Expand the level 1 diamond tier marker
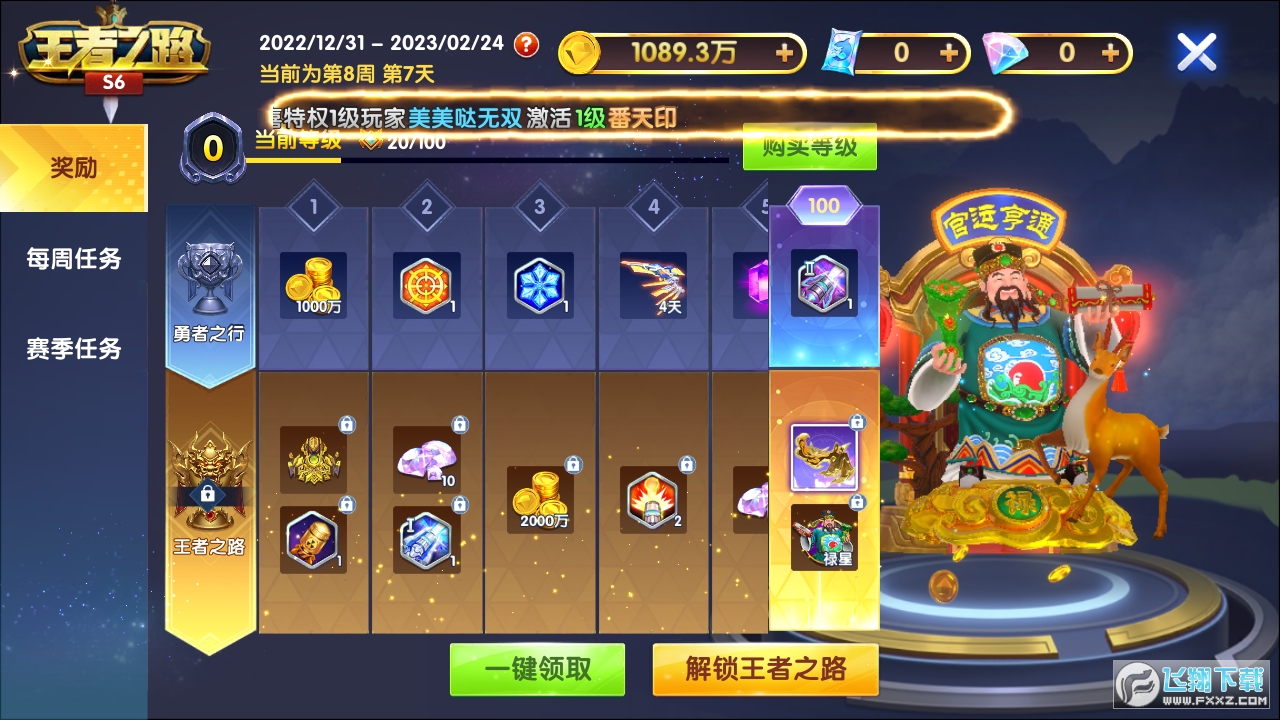The image size is (1280, 720). [313, 205]
